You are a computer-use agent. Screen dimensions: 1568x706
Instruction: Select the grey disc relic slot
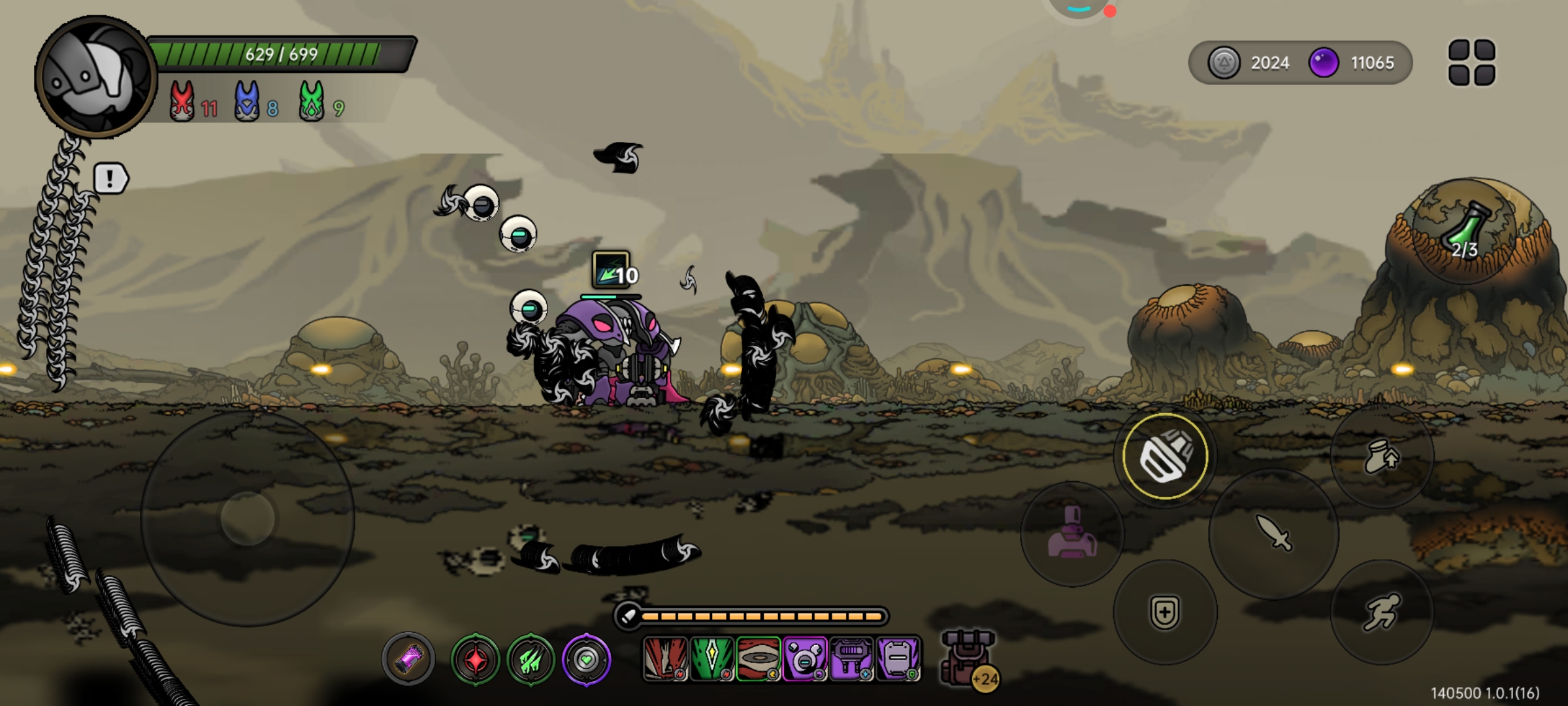[x=758, y=659]
